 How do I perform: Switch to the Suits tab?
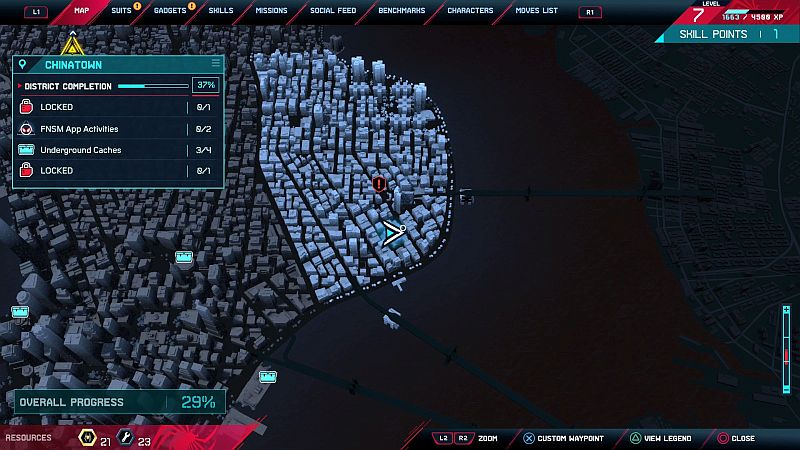(121, 11)
